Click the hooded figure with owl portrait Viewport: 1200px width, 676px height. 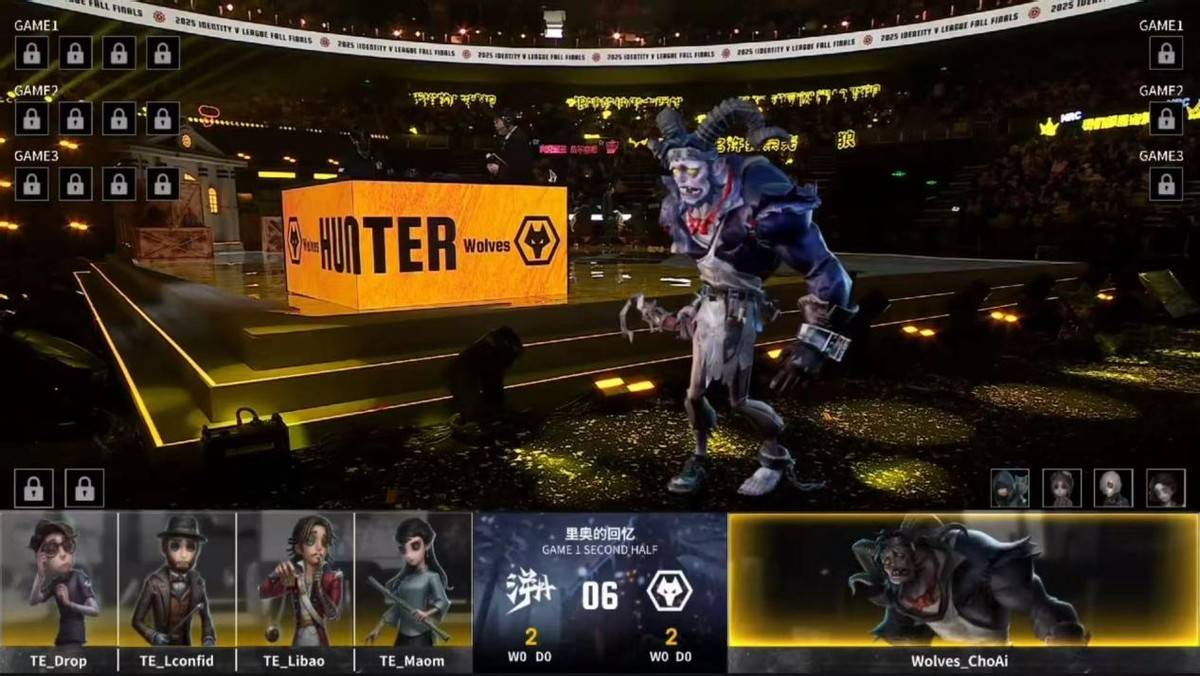tap(1009, 488)
